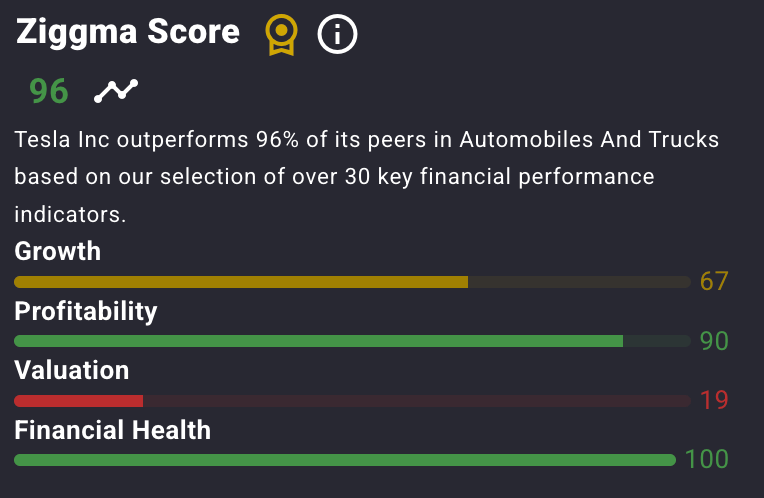Show the score trend line chart
This screenshot has width=764, height=498.
tap(116, 91)
